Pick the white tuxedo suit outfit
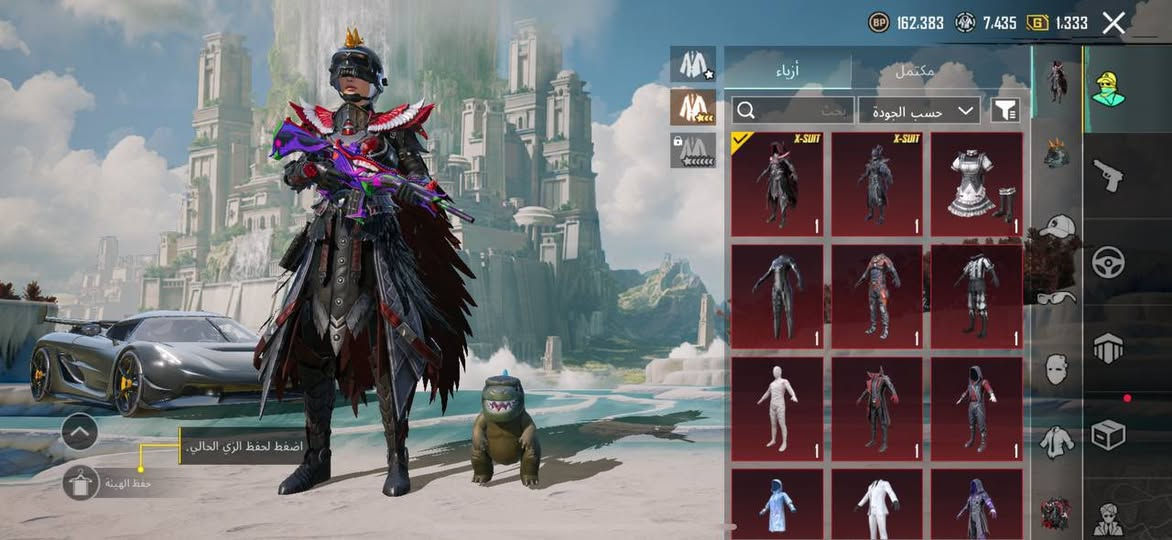The width and height of the screenshot is (1172, 540). pyautogui.click(x=877, y=505)
